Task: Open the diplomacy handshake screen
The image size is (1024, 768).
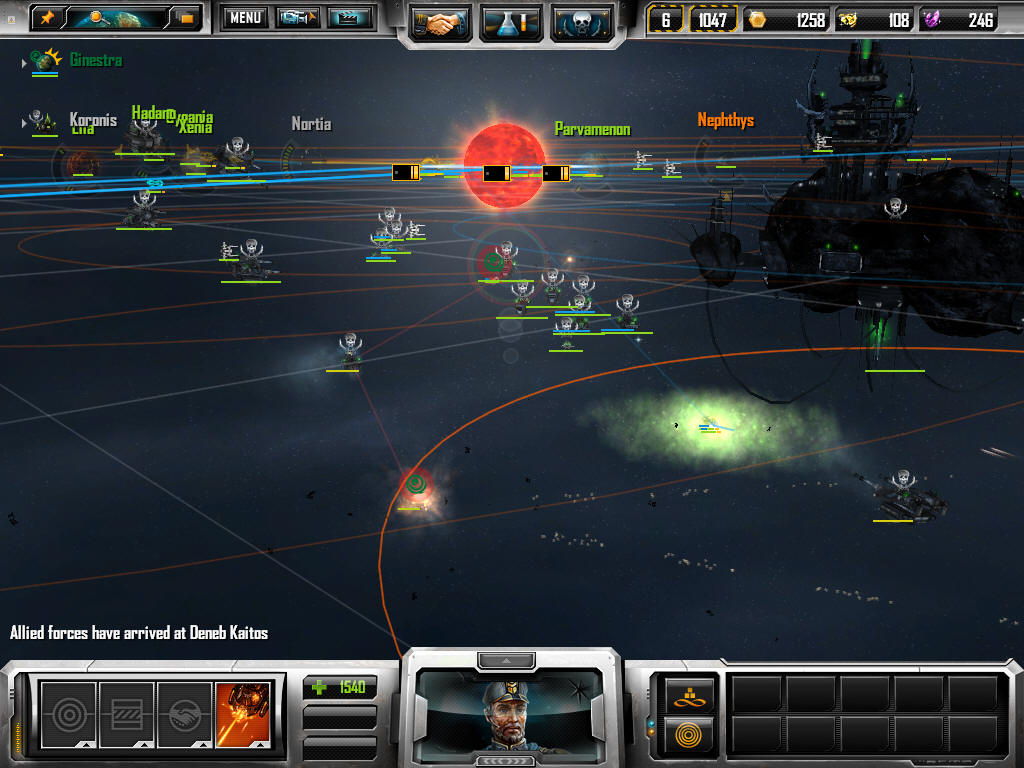Action: [440, 21]
